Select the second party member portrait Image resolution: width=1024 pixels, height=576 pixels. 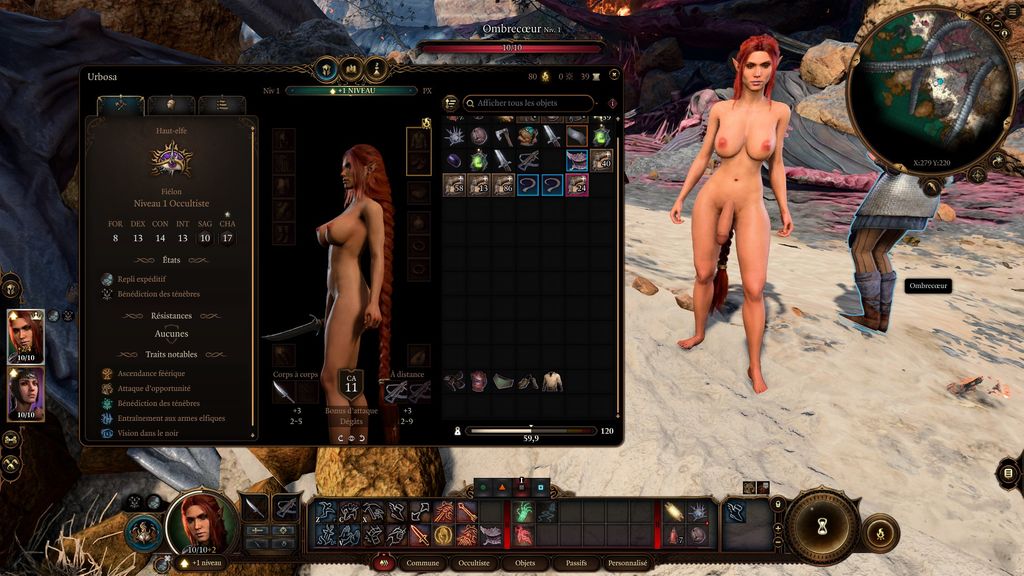click(25, 393)
